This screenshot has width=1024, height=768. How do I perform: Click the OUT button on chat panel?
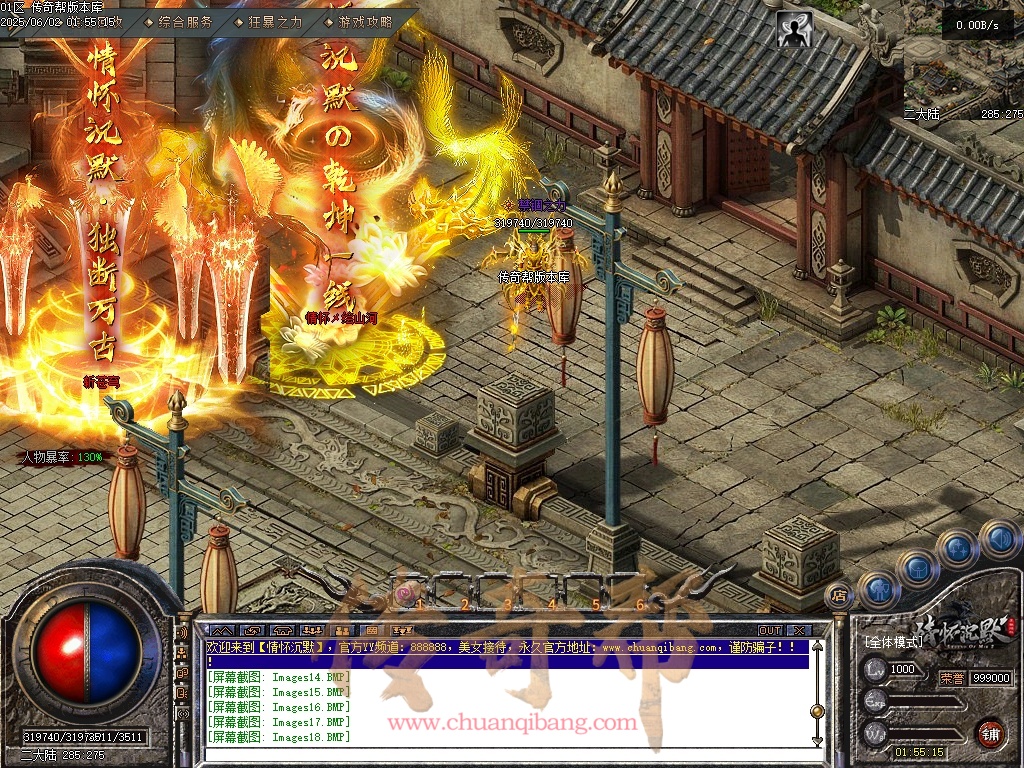769,630
